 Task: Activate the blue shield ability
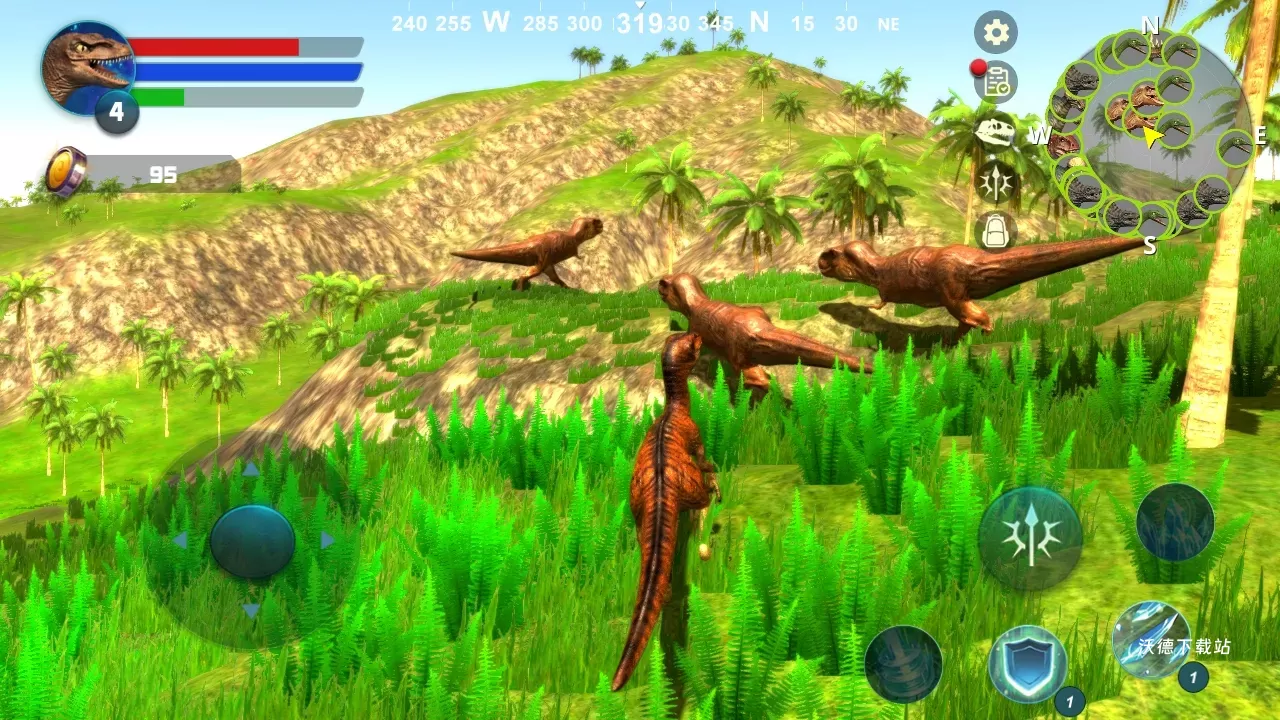coord(1027,664)
